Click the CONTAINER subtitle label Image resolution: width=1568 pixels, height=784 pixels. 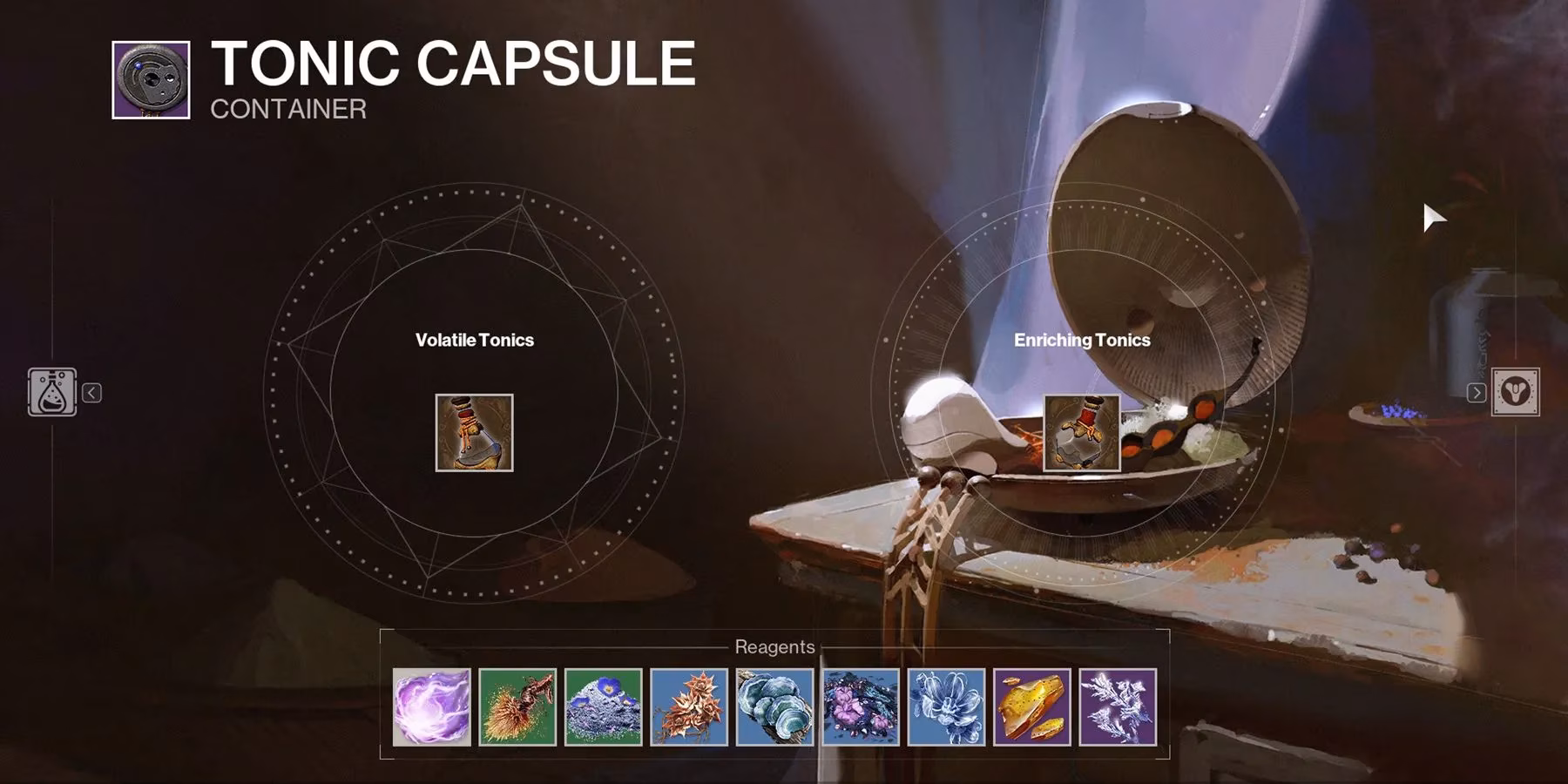click(286, 111)
